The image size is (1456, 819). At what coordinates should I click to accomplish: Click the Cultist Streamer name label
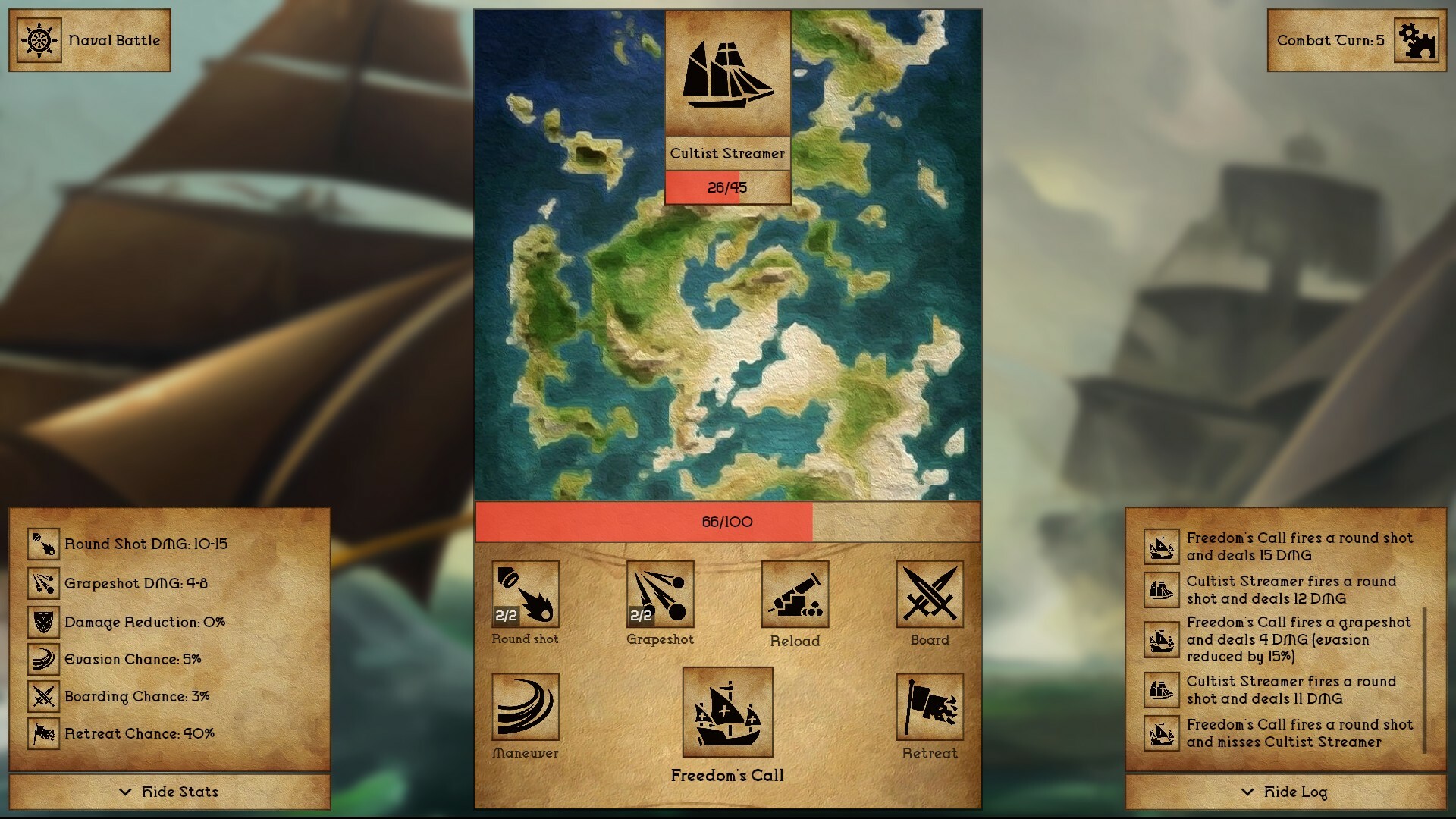point(727,154)
